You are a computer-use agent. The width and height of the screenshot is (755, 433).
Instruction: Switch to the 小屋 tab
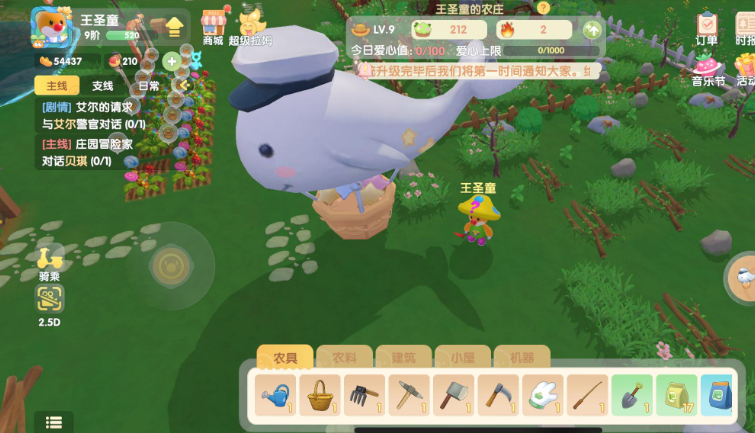coord(462,358)
